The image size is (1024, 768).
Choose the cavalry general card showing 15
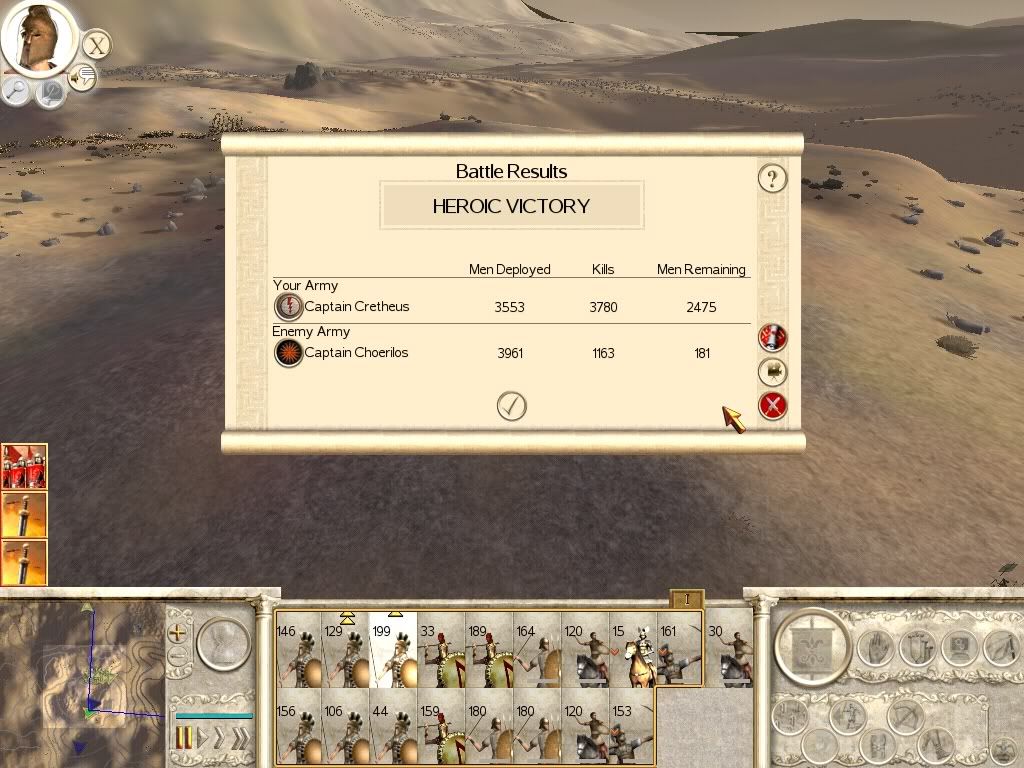point(633,650)
